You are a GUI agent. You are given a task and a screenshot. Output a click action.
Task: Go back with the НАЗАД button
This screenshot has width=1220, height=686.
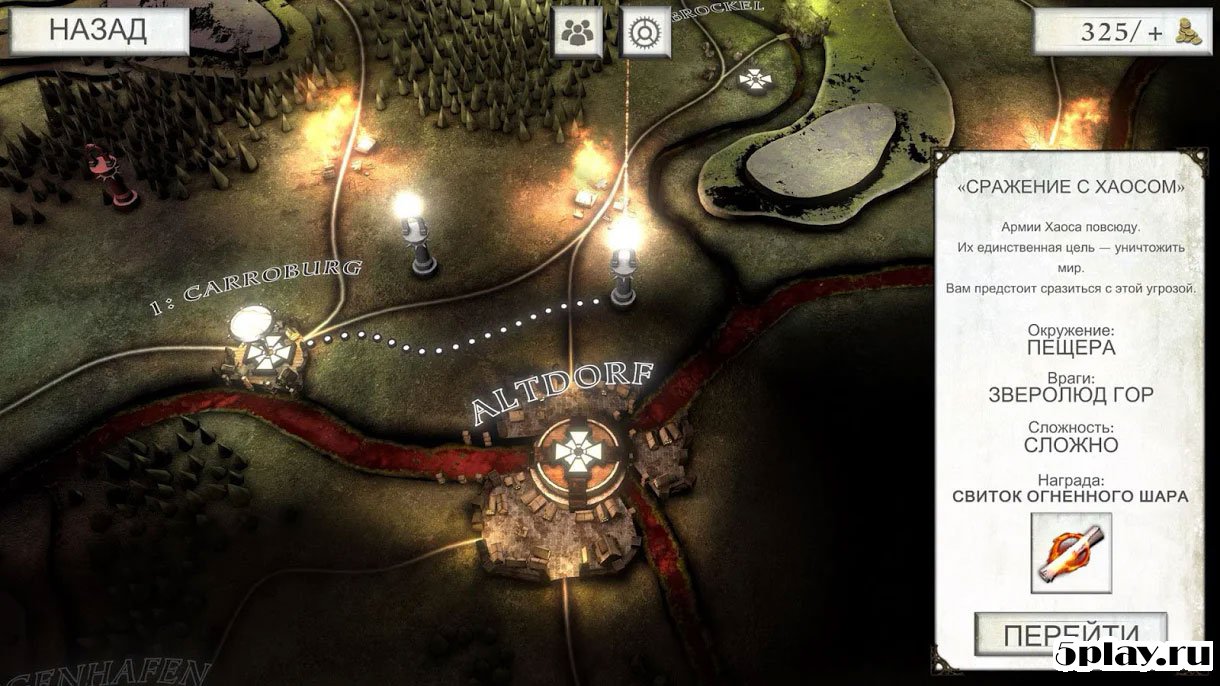click(x=98, y=31)
